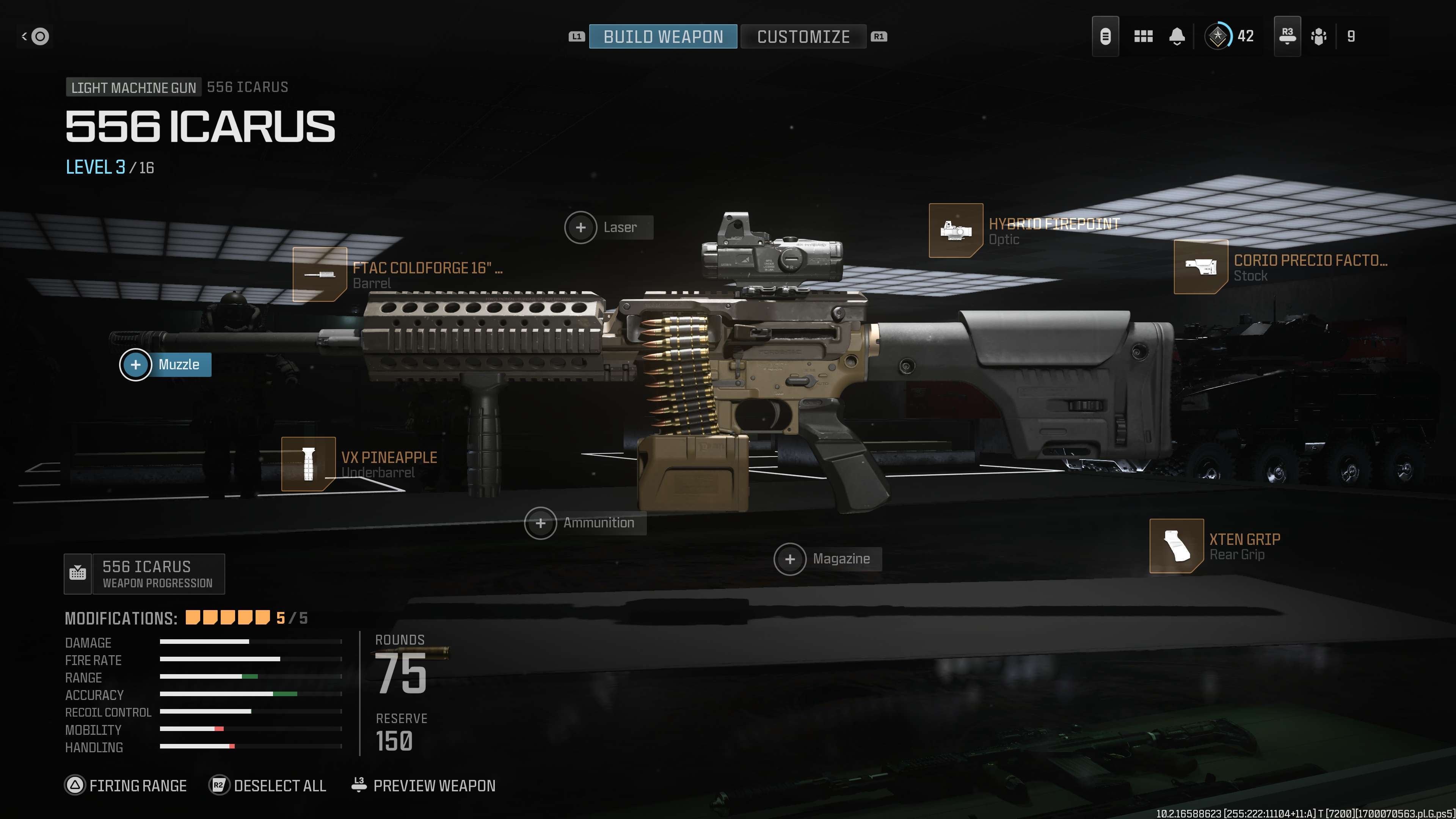Preview the weapon
This screenshot has height=819, width=1456.
point(424,786)
